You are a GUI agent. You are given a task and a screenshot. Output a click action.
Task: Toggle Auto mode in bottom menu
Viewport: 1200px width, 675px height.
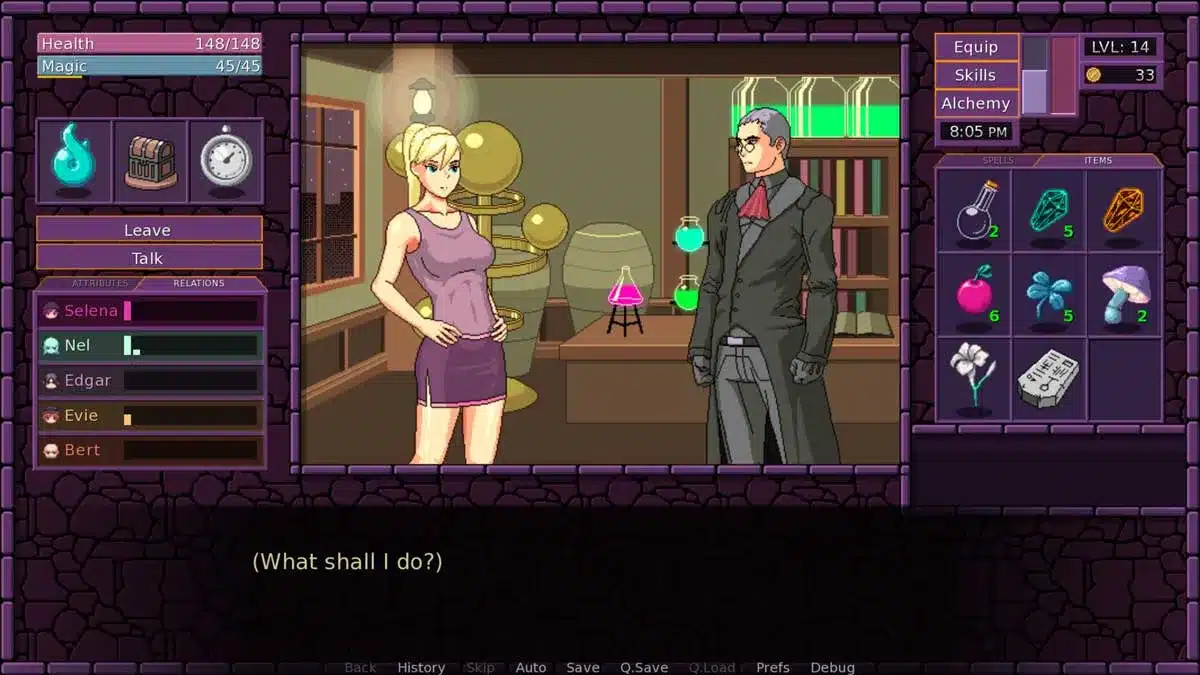click(x=531, y=667)
